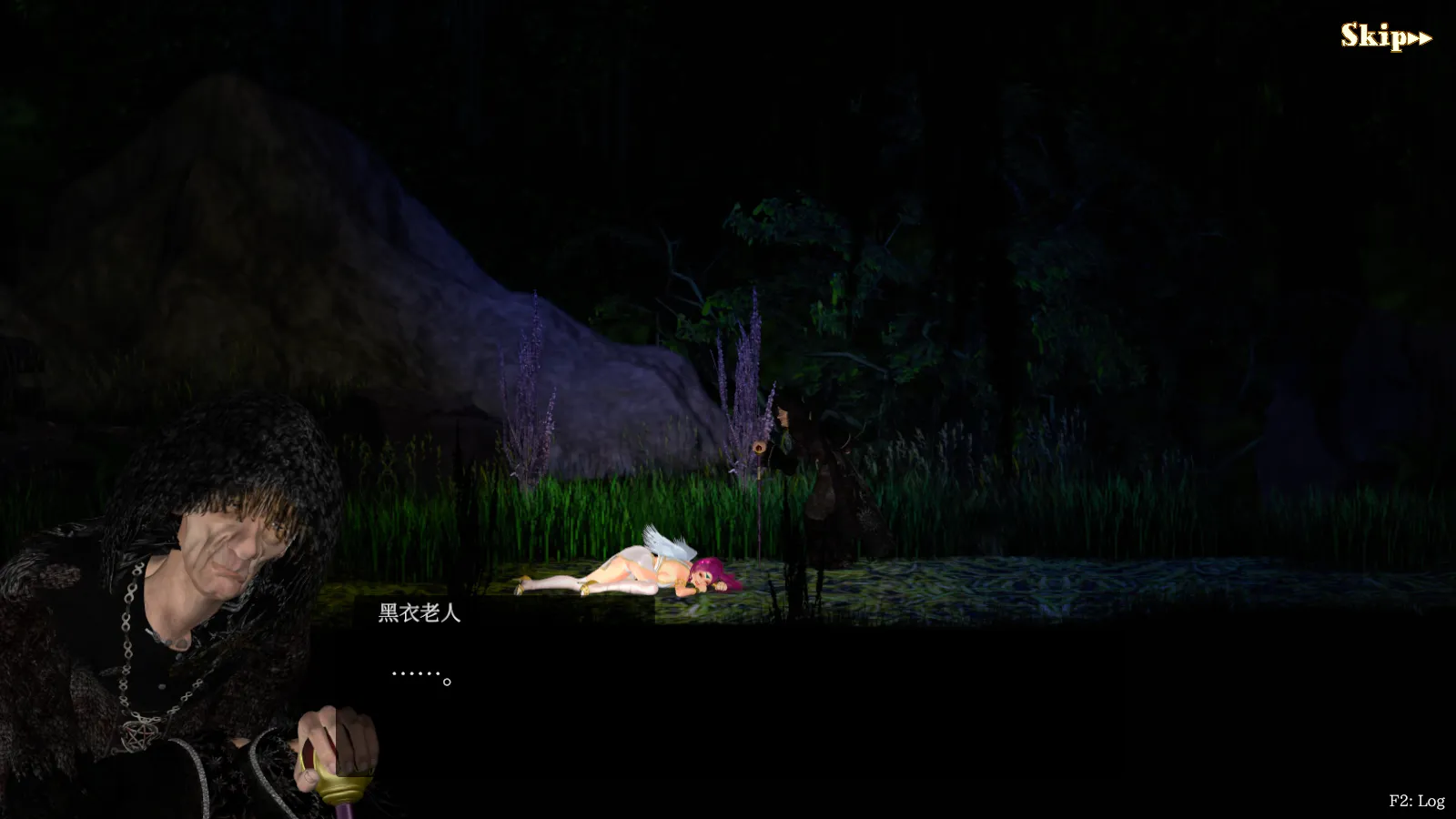
Task: Click the tall purple flower stalk near the rock
Action: click(x=531, y=382)
